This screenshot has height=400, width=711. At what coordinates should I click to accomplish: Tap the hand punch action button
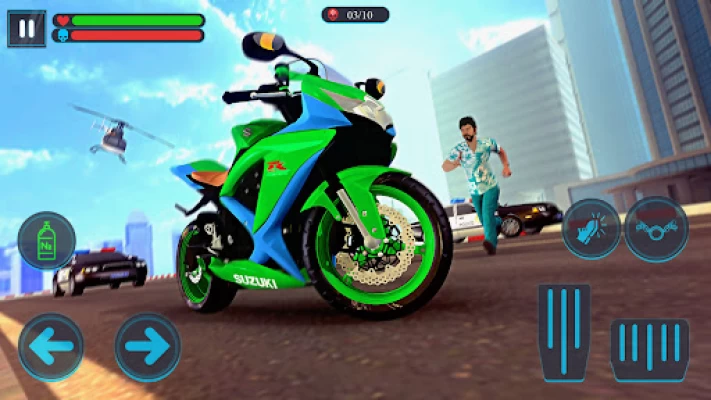[x=592, y=229]
